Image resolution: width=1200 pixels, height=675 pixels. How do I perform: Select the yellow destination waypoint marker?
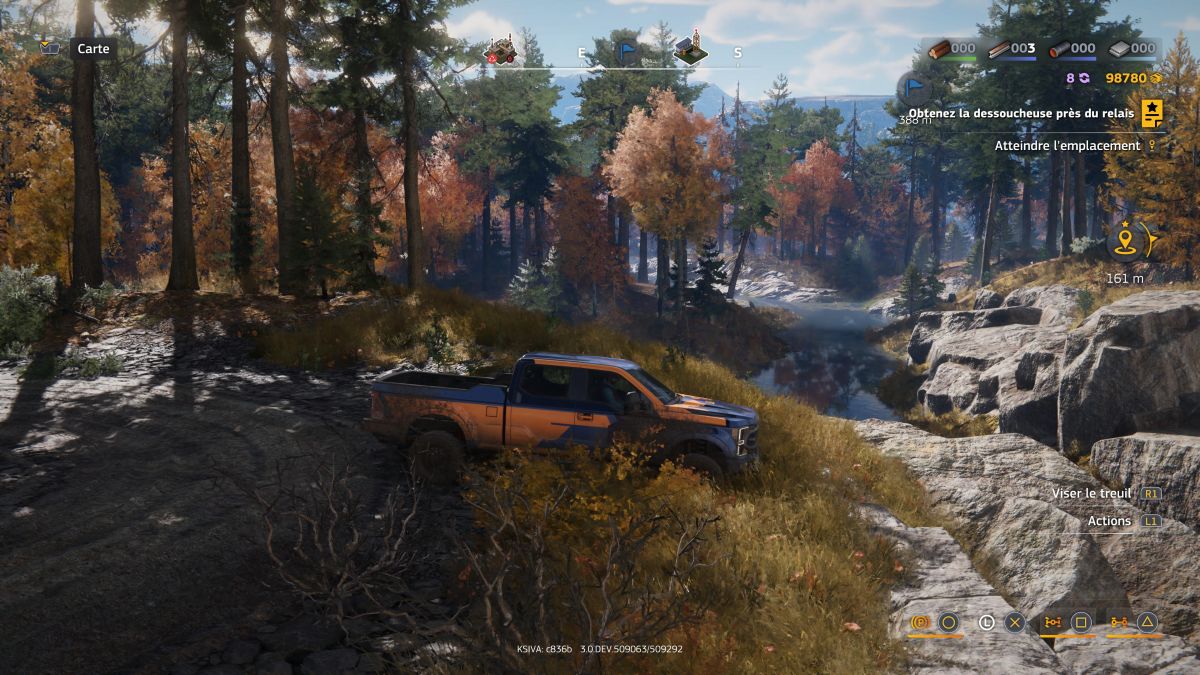1125,241
